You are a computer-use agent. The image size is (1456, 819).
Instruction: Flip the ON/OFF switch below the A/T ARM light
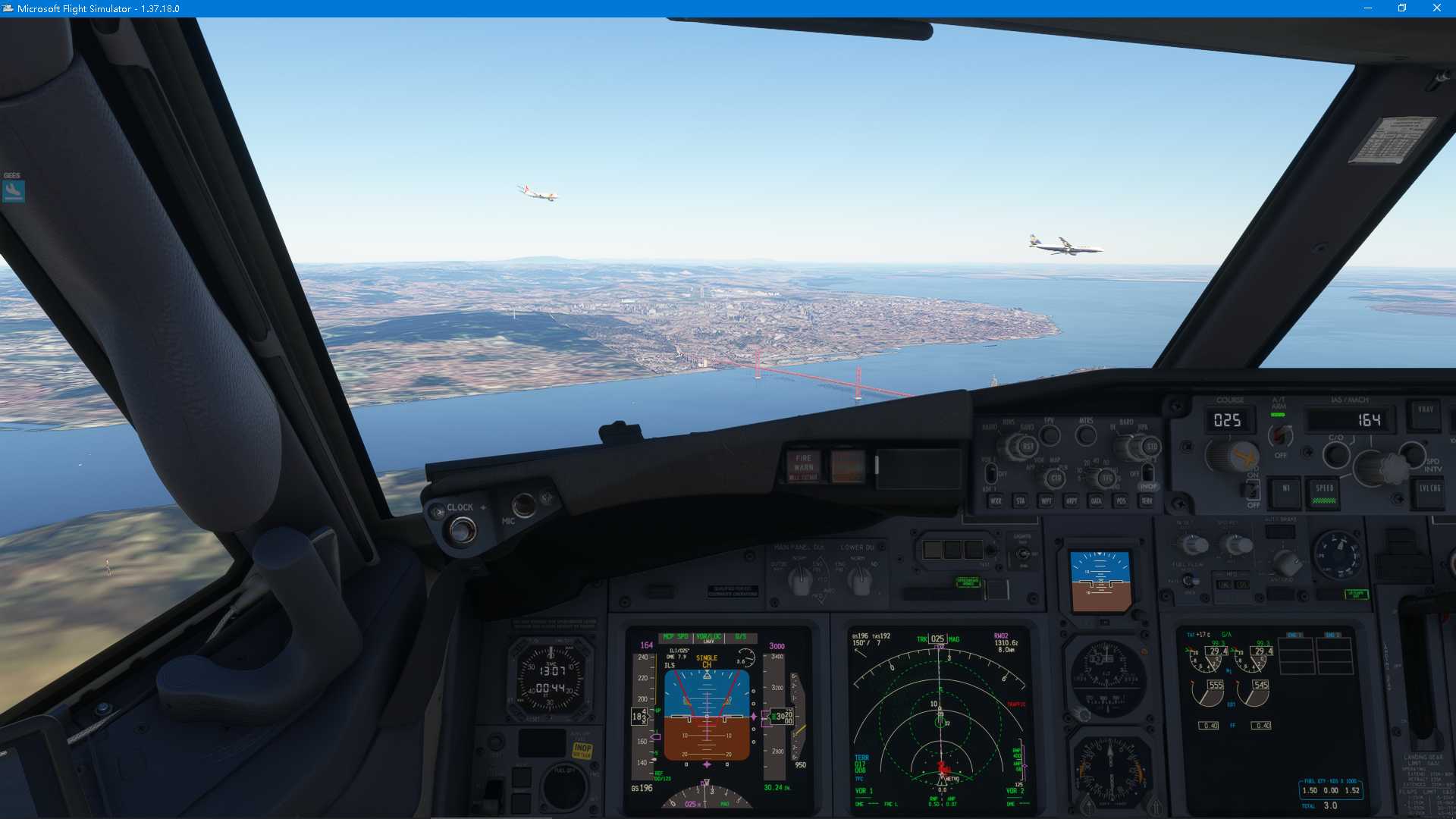point(1252,489)
